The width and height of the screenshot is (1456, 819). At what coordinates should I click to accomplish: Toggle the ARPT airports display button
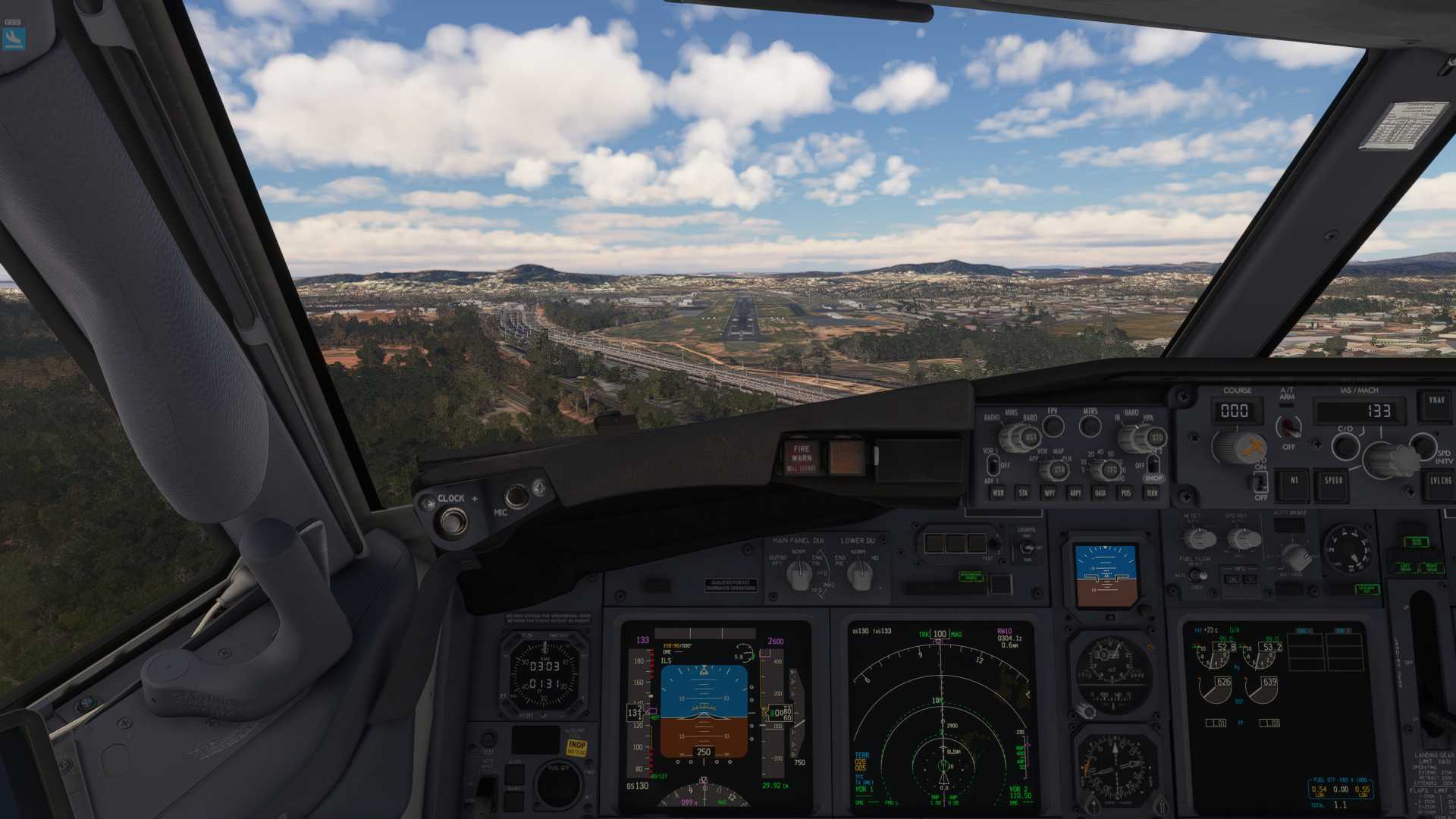point(1075,493)
